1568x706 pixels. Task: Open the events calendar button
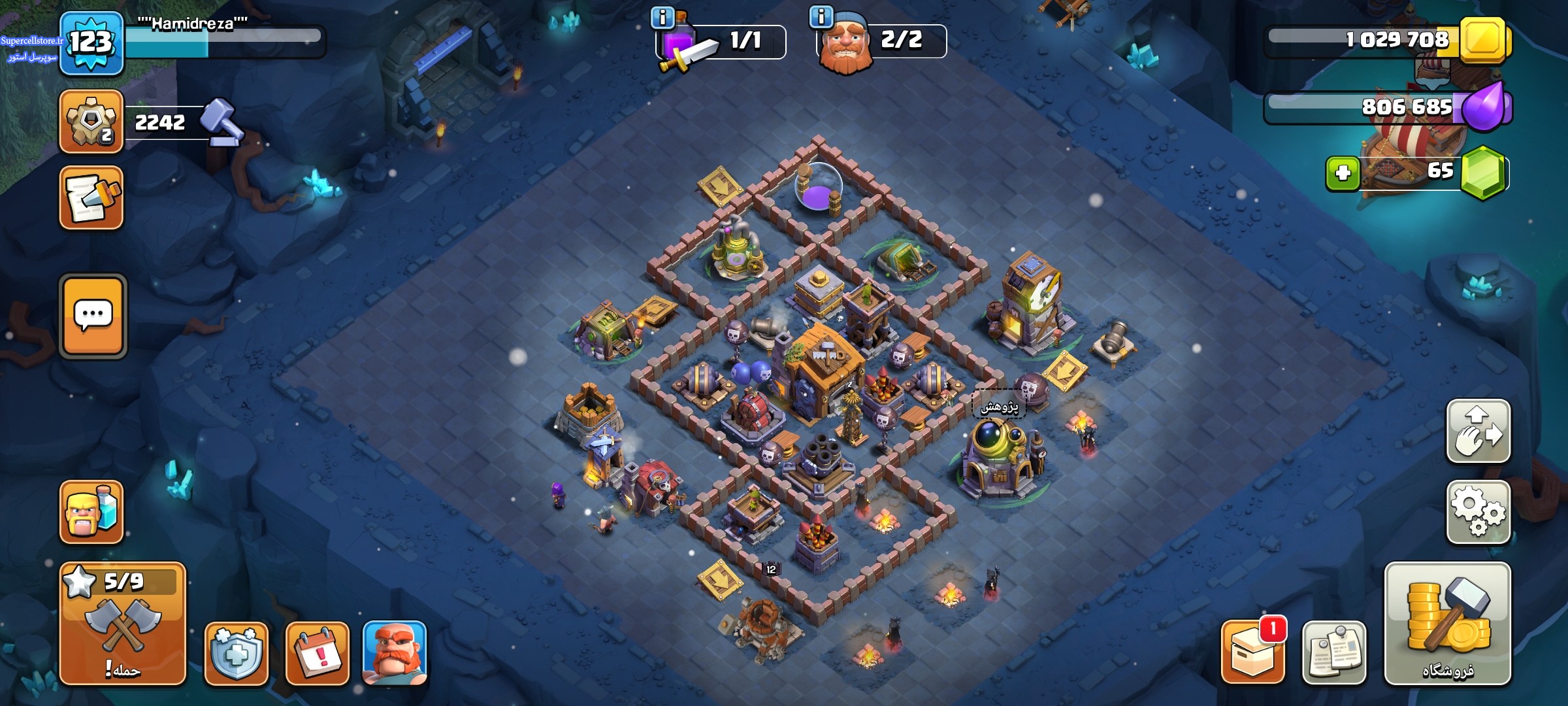pyautogui.click(x=318, y=653)
